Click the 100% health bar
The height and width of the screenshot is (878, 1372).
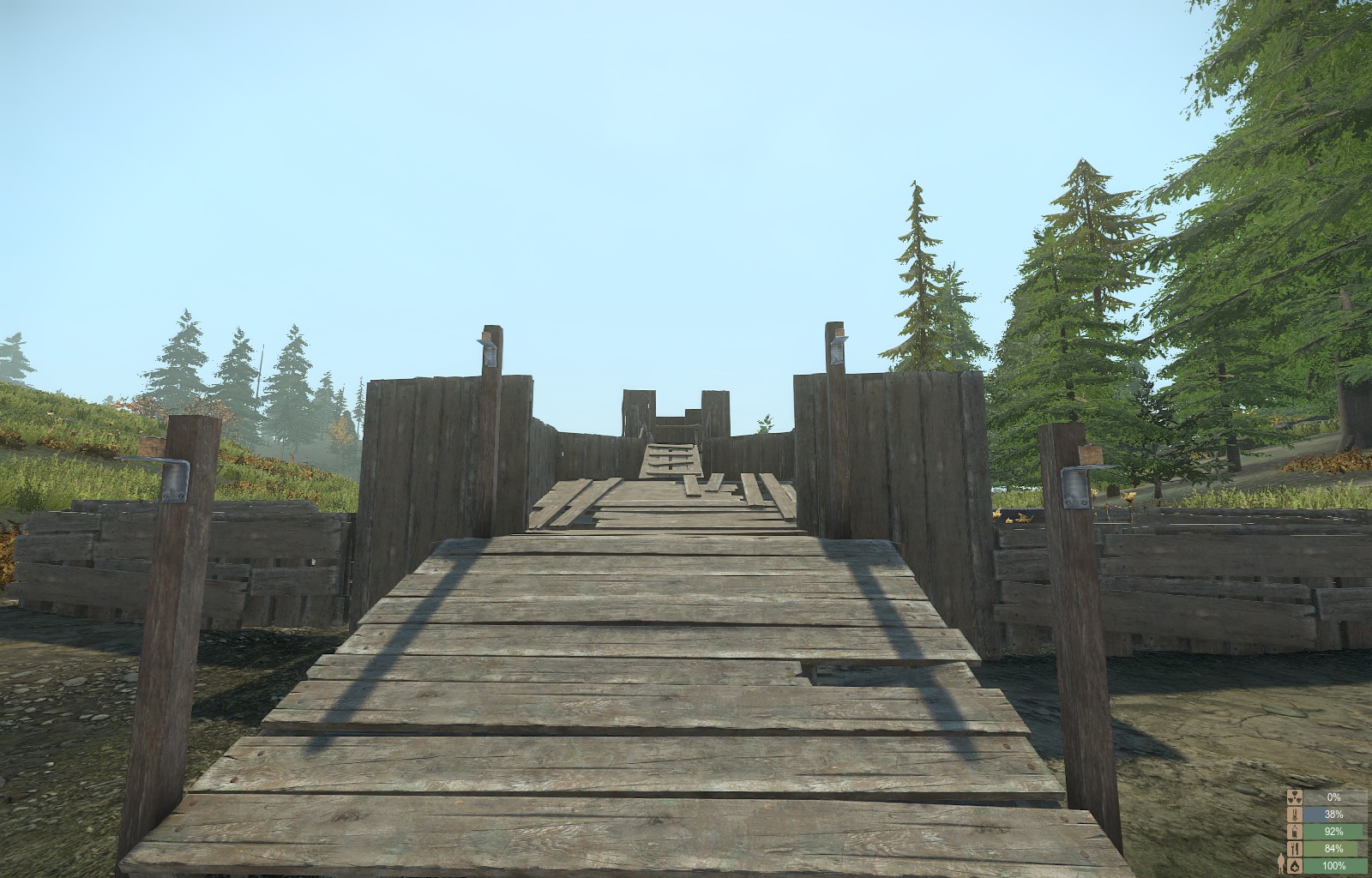pyautogui.click(x=1336, y=864)
